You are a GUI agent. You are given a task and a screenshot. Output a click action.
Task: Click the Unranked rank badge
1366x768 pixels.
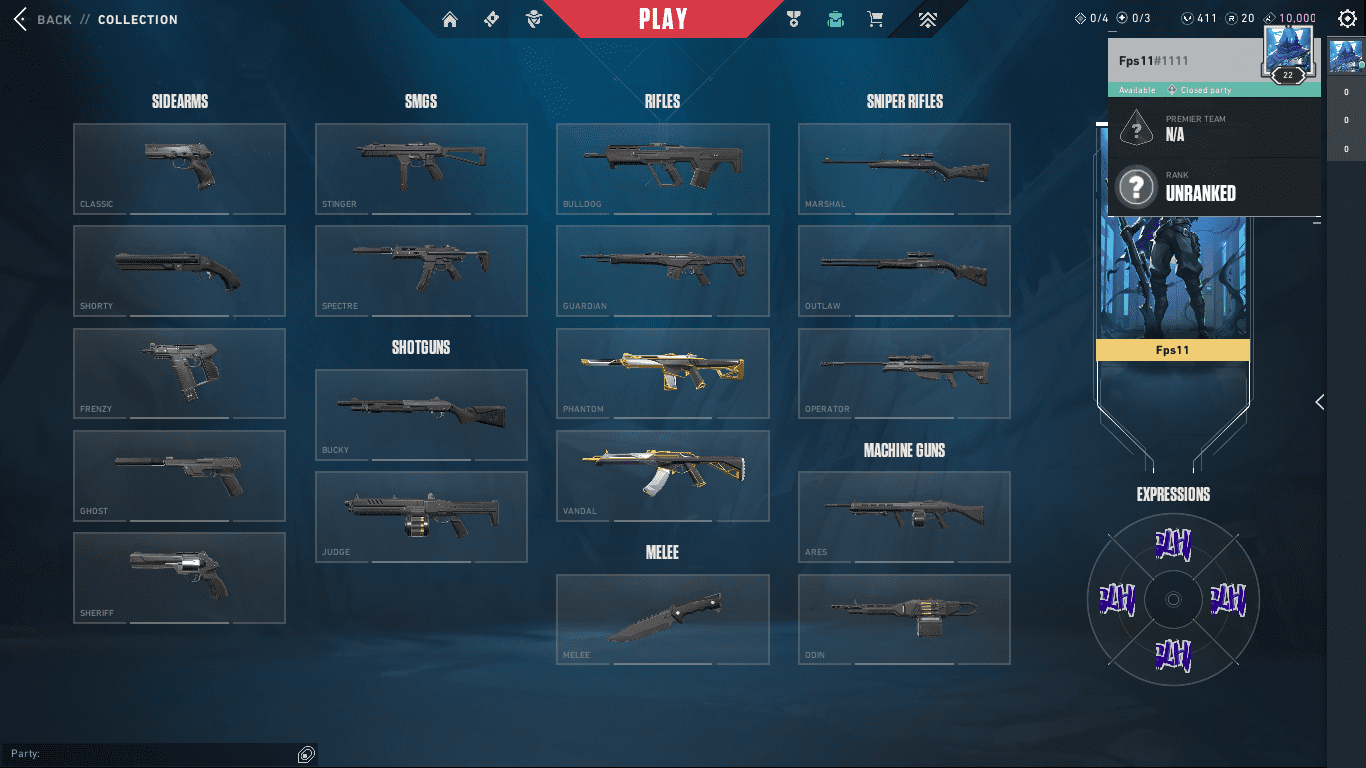[x=1136, y=186]
